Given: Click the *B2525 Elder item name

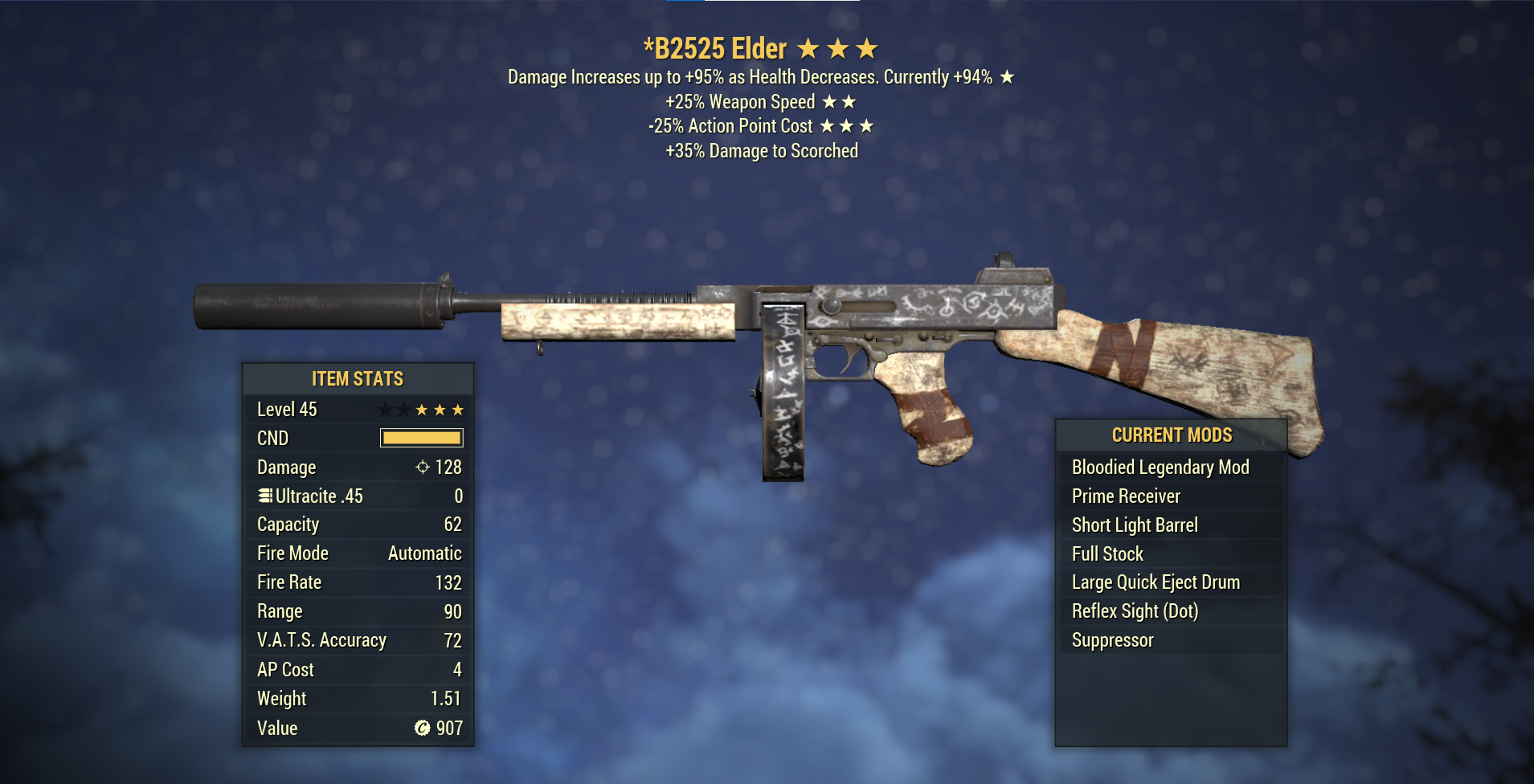Looking at the screenshot, I should (x=715, y=48).
